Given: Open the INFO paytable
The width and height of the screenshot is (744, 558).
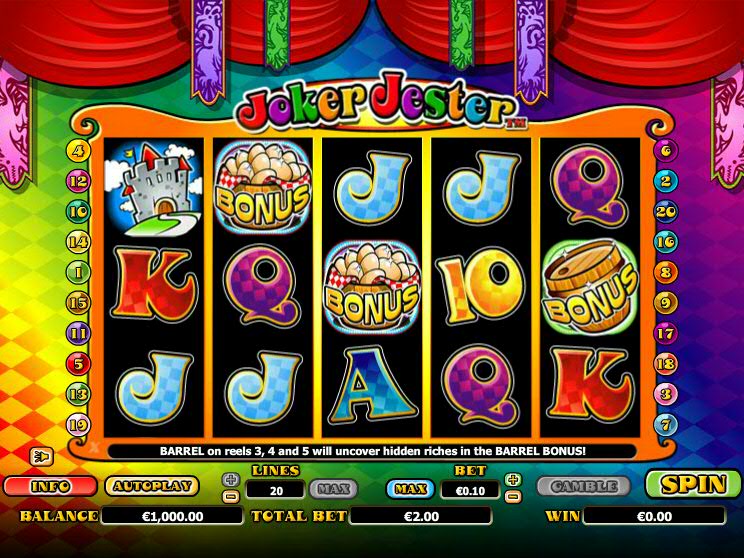Looking at the screenshot, I should click(x=49, y=486).
